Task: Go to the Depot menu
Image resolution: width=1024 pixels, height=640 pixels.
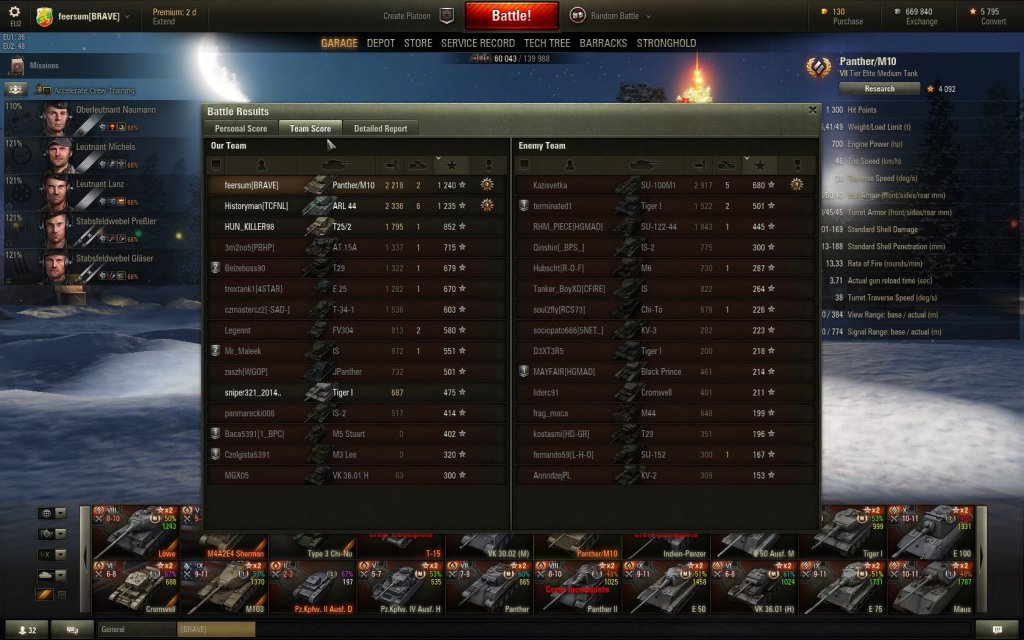Action: tap(381, 44)
